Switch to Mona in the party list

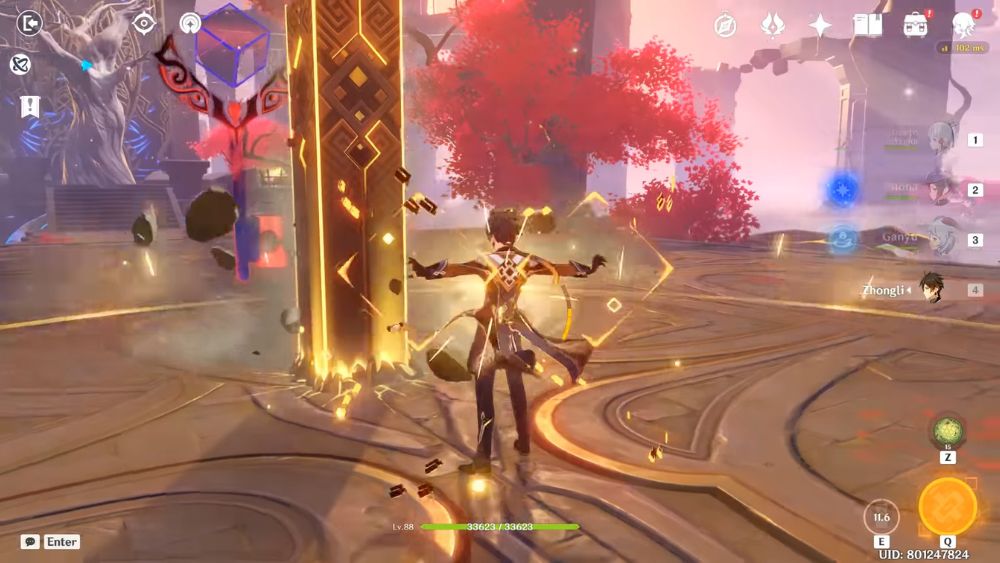[x=940, y=189]
